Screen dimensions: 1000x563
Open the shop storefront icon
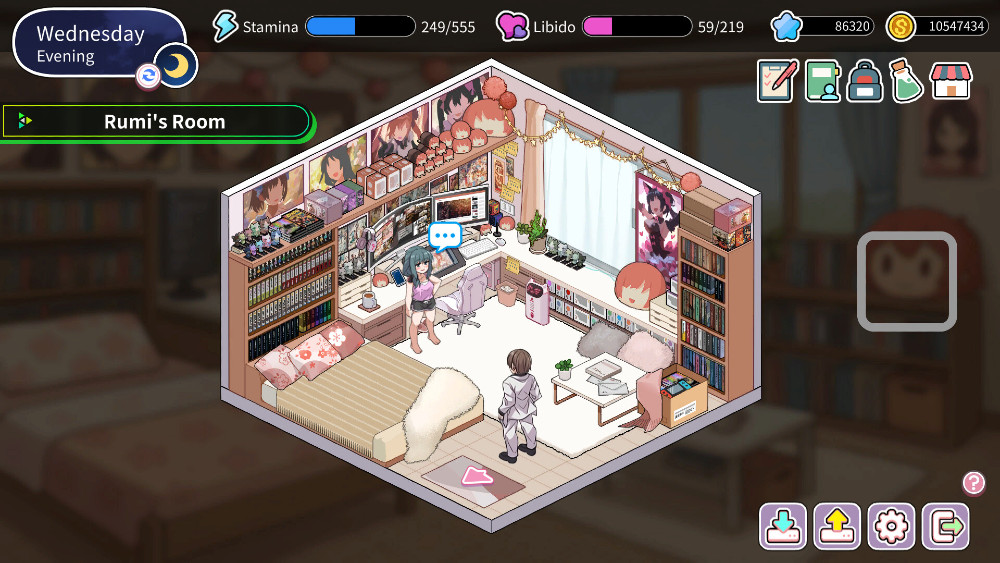(951, 81)
